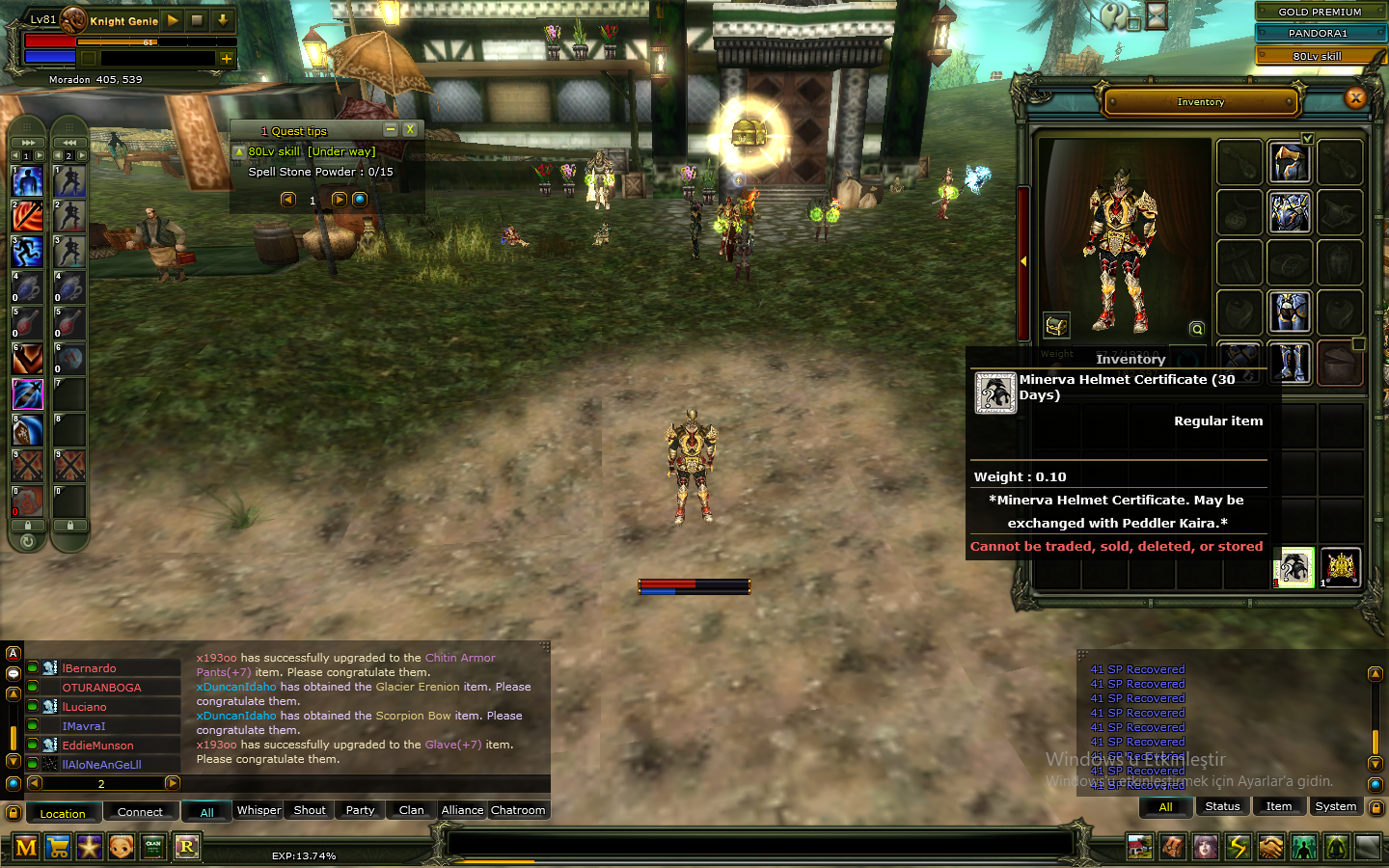This screenshot has width=1389, height=868.
Task: Open the GOLD PREMIUM banner
Action: coord(1320,12)
